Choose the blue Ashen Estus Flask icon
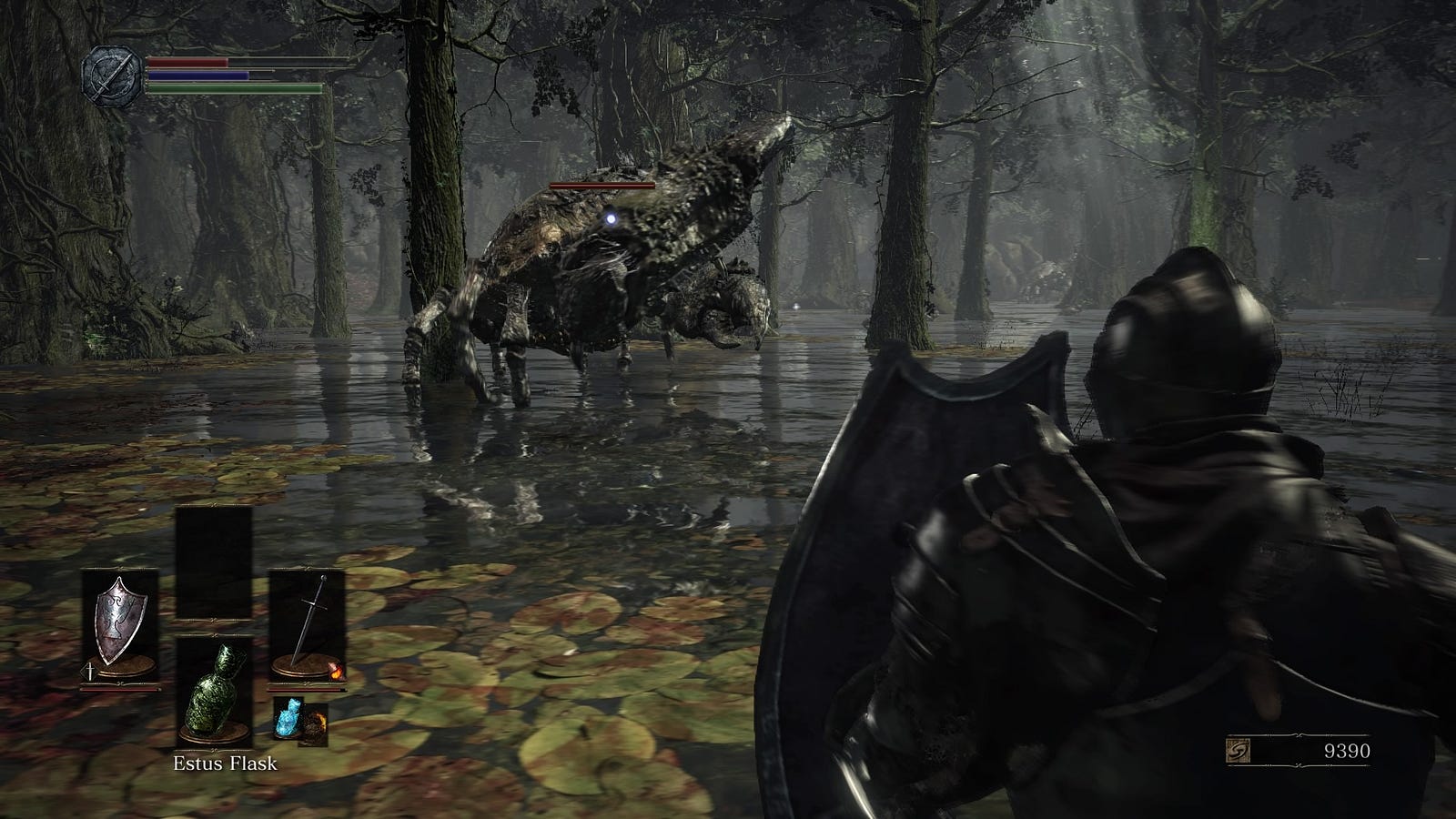The width and height of the screenshot is (1456, 819). pos(288,719)
